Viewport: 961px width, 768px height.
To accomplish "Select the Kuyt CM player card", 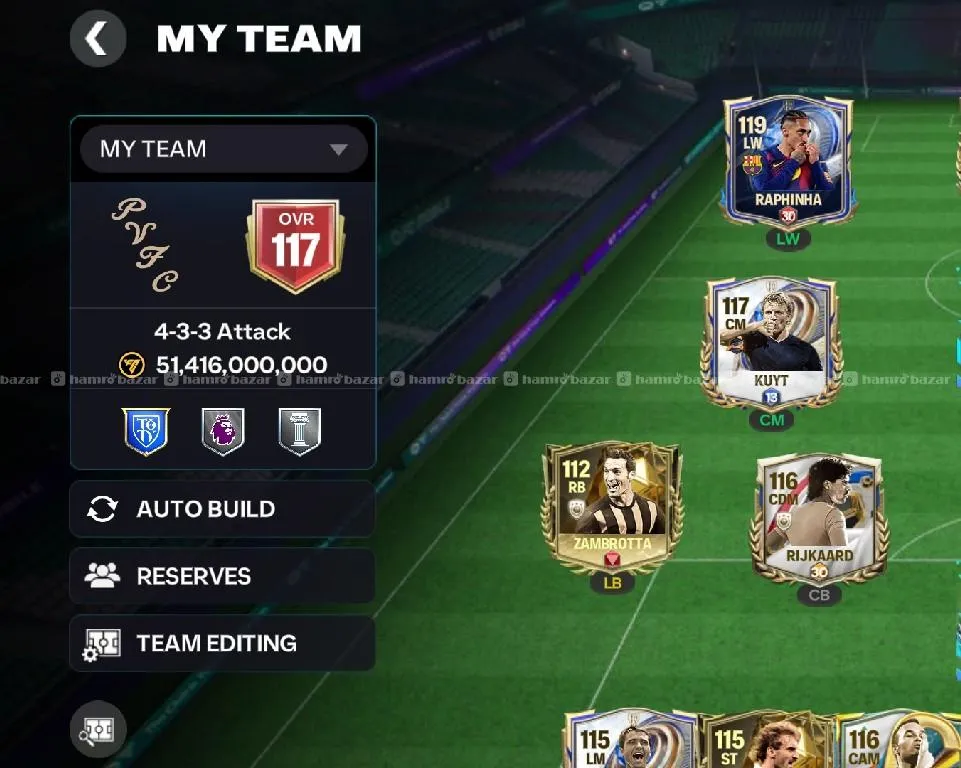I will pyautogui.click(x=771, y=340).
